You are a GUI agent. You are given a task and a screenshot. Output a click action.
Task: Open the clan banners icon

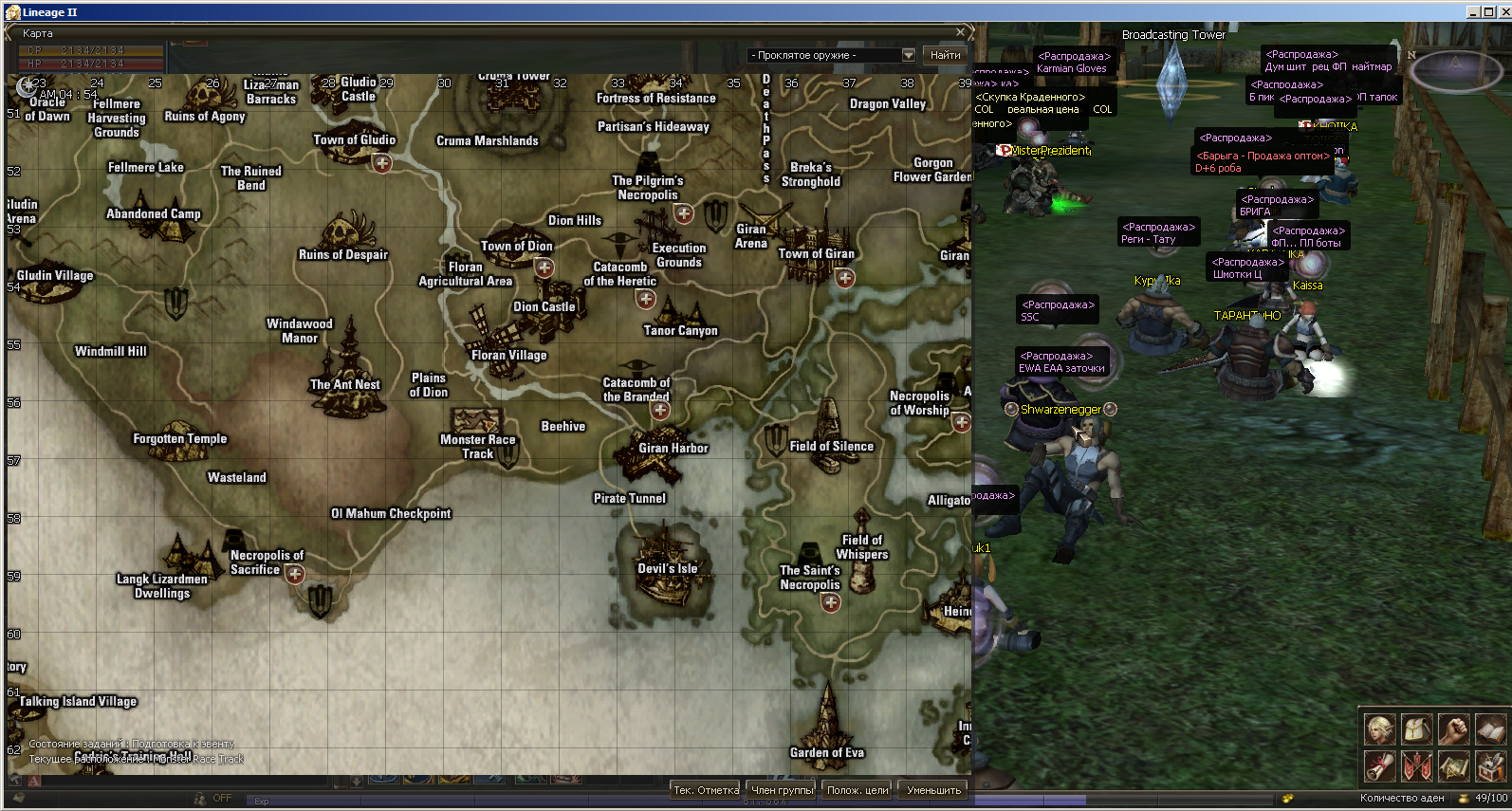[x=1416, y=765]
